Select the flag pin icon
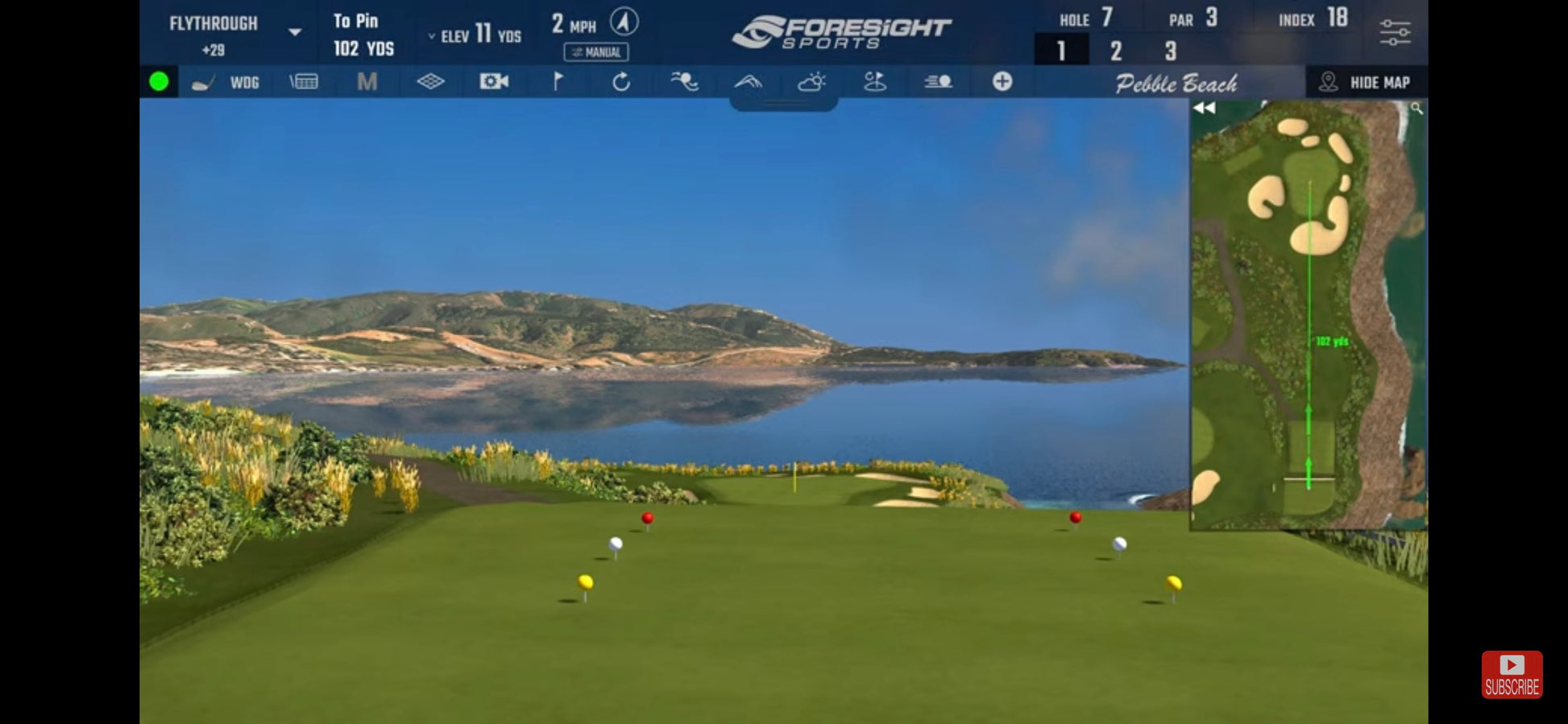The height and width of the screenshot is (724, 1568). point(558,81)
